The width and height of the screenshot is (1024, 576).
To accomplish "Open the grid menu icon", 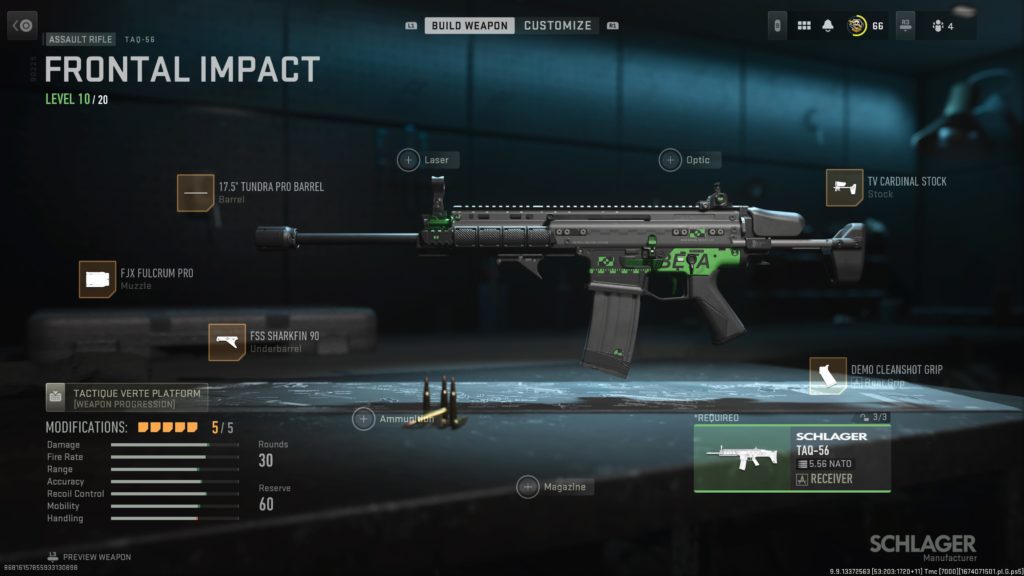I will click(804, 26).
